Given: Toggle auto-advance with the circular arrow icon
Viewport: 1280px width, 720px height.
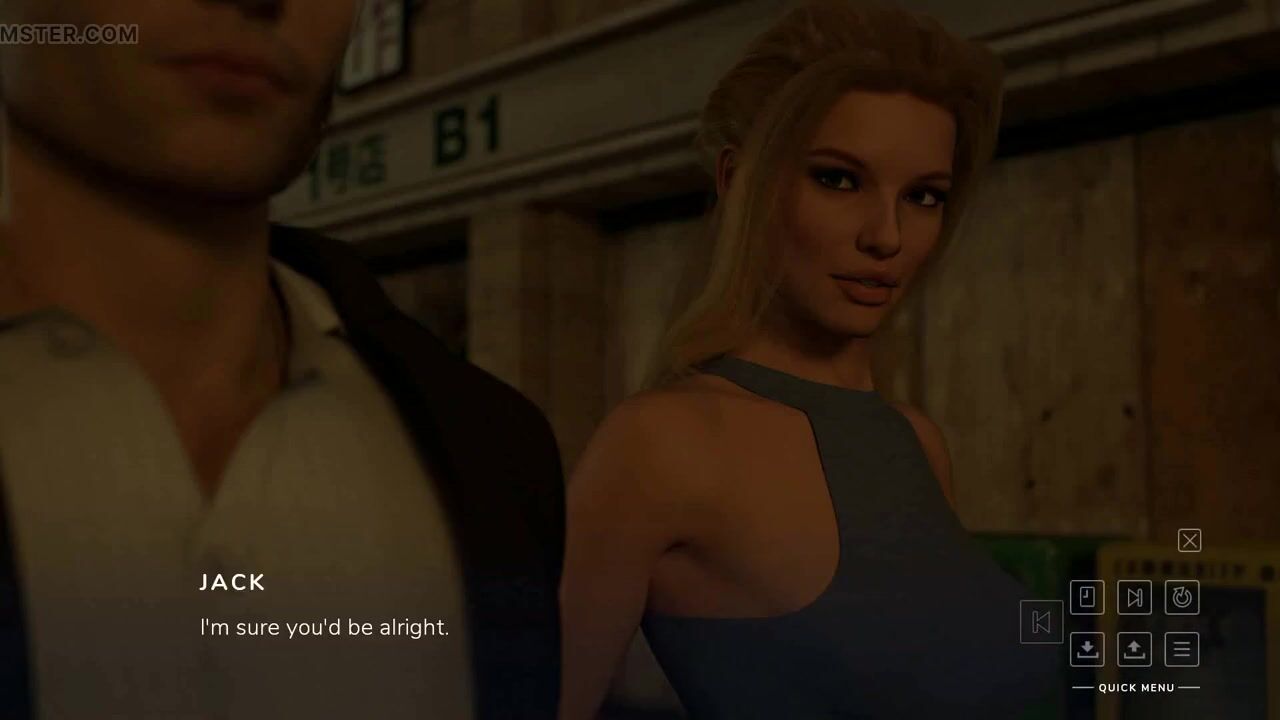Looking at the screenshot, I should point(1182,598).
